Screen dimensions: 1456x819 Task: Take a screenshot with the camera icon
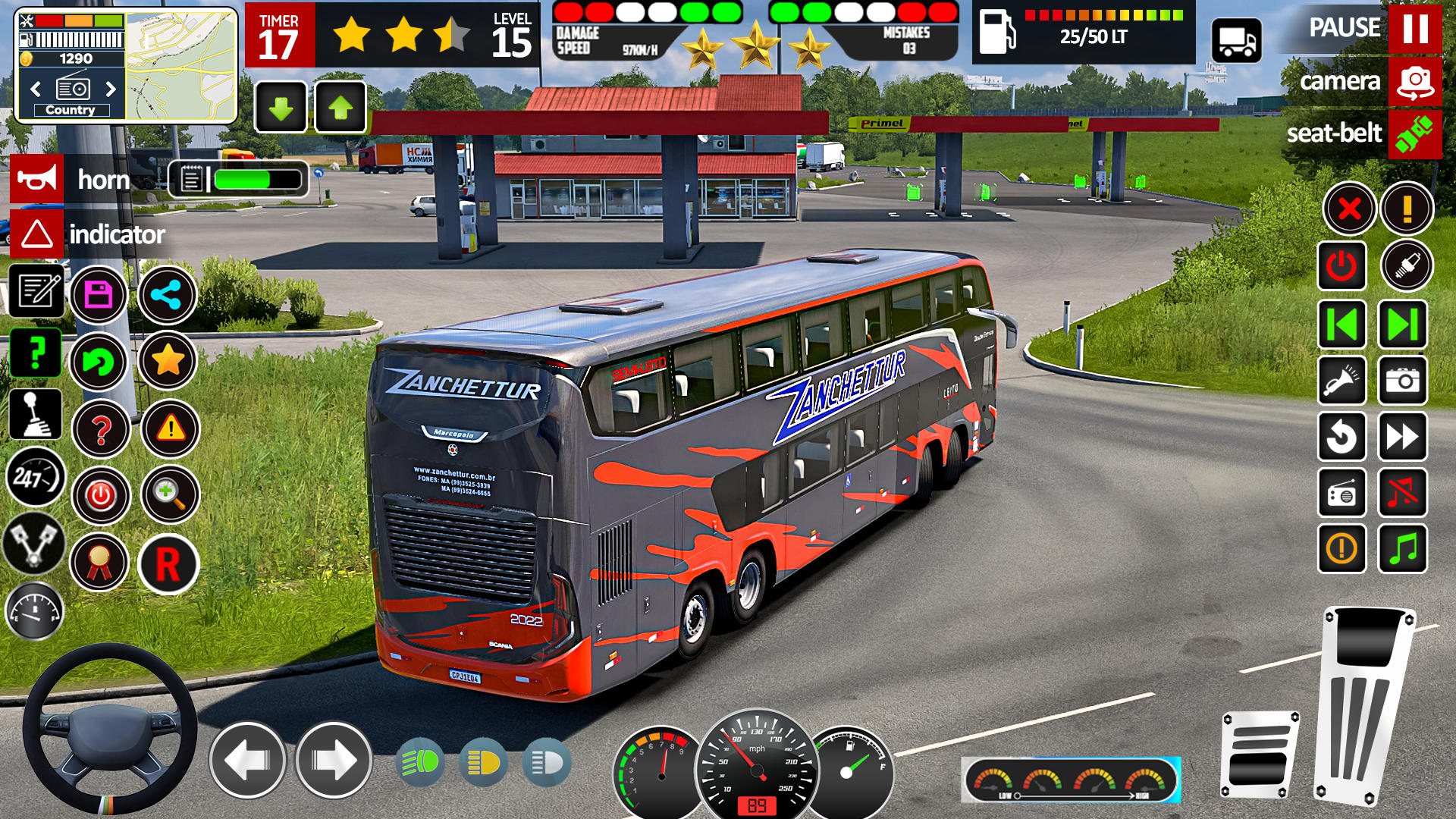point(1404,381)
